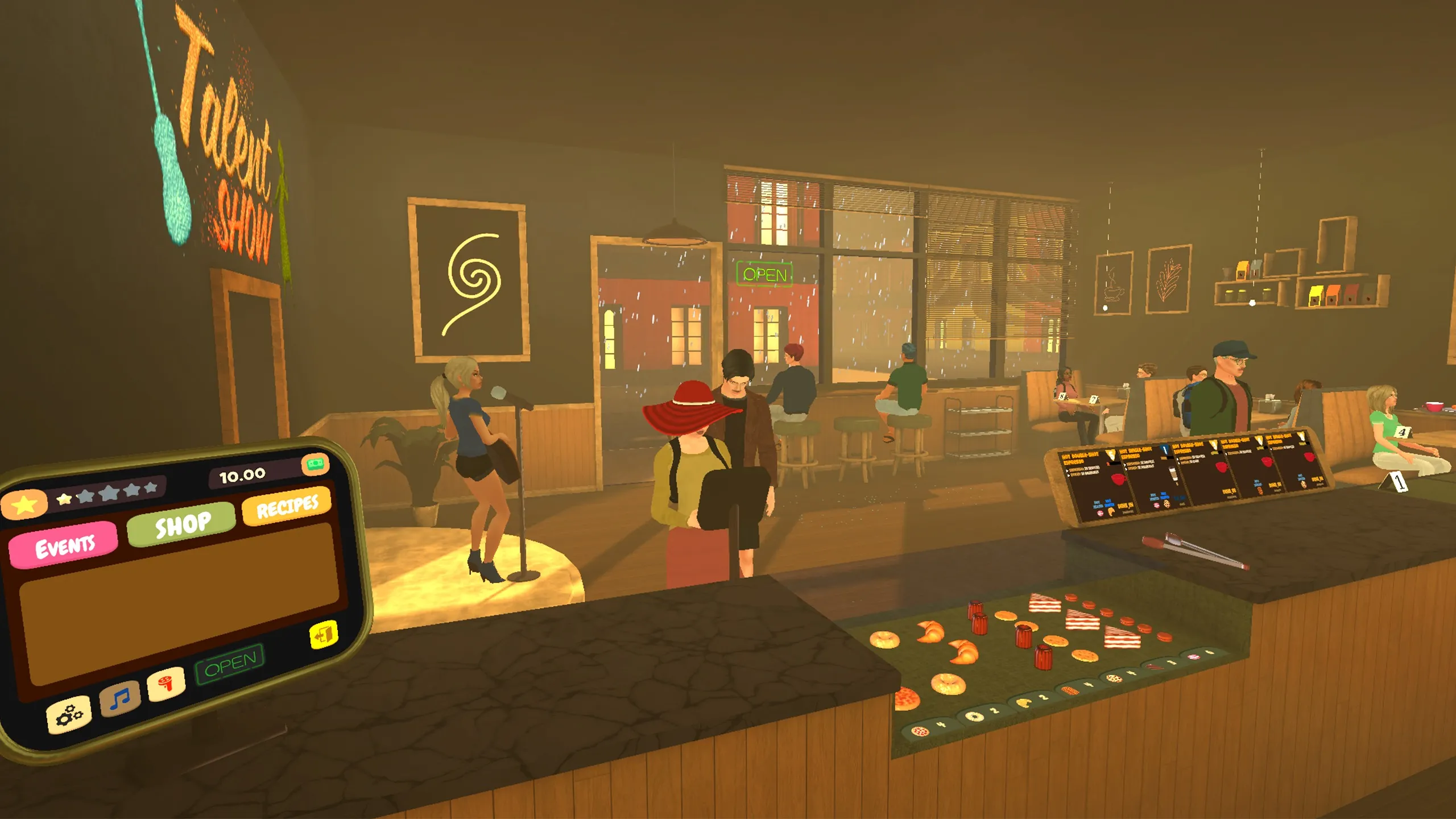Click the green cash money icon
The image size is (1456, 819).
coord(315,464)
